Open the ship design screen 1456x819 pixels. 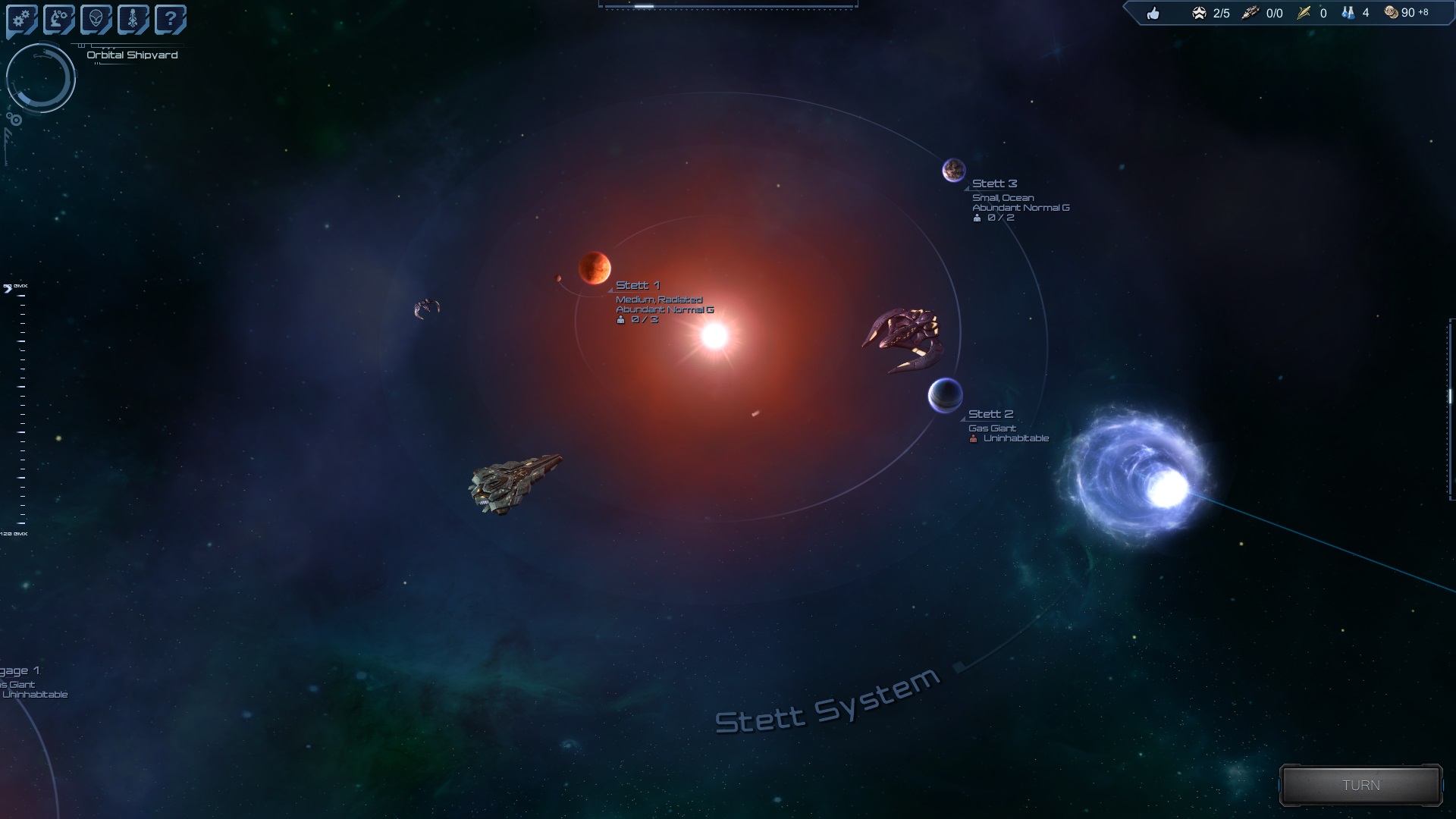(133, 20)
